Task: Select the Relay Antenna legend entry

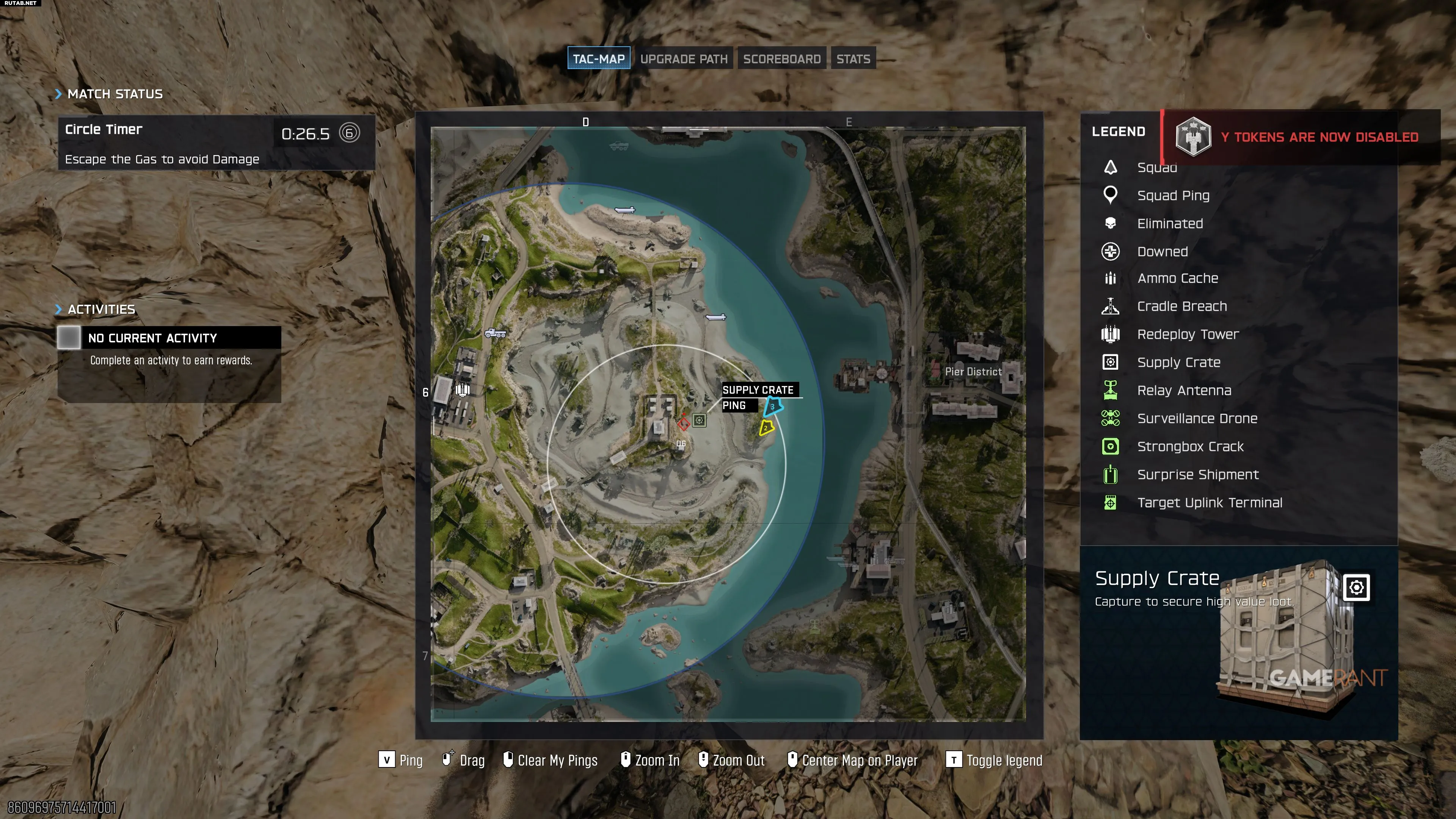Action: tap(1183, 391)
